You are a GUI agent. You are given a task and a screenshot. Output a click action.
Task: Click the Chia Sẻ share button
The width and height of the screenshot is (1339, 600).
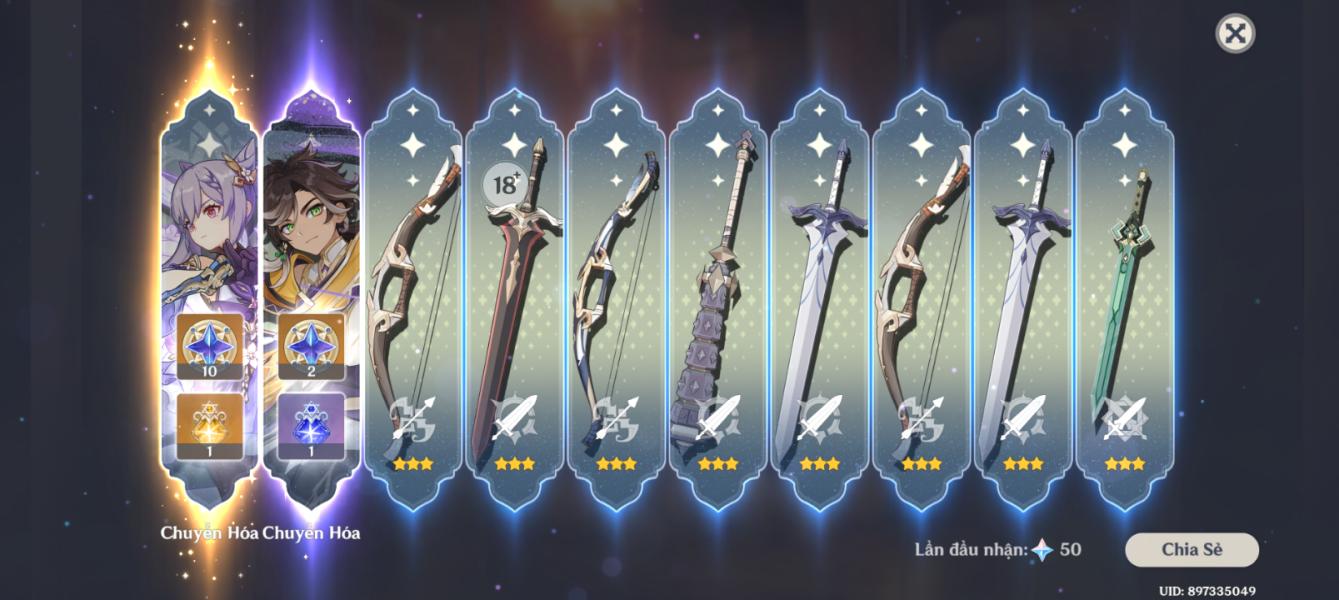click(1192, 549)
